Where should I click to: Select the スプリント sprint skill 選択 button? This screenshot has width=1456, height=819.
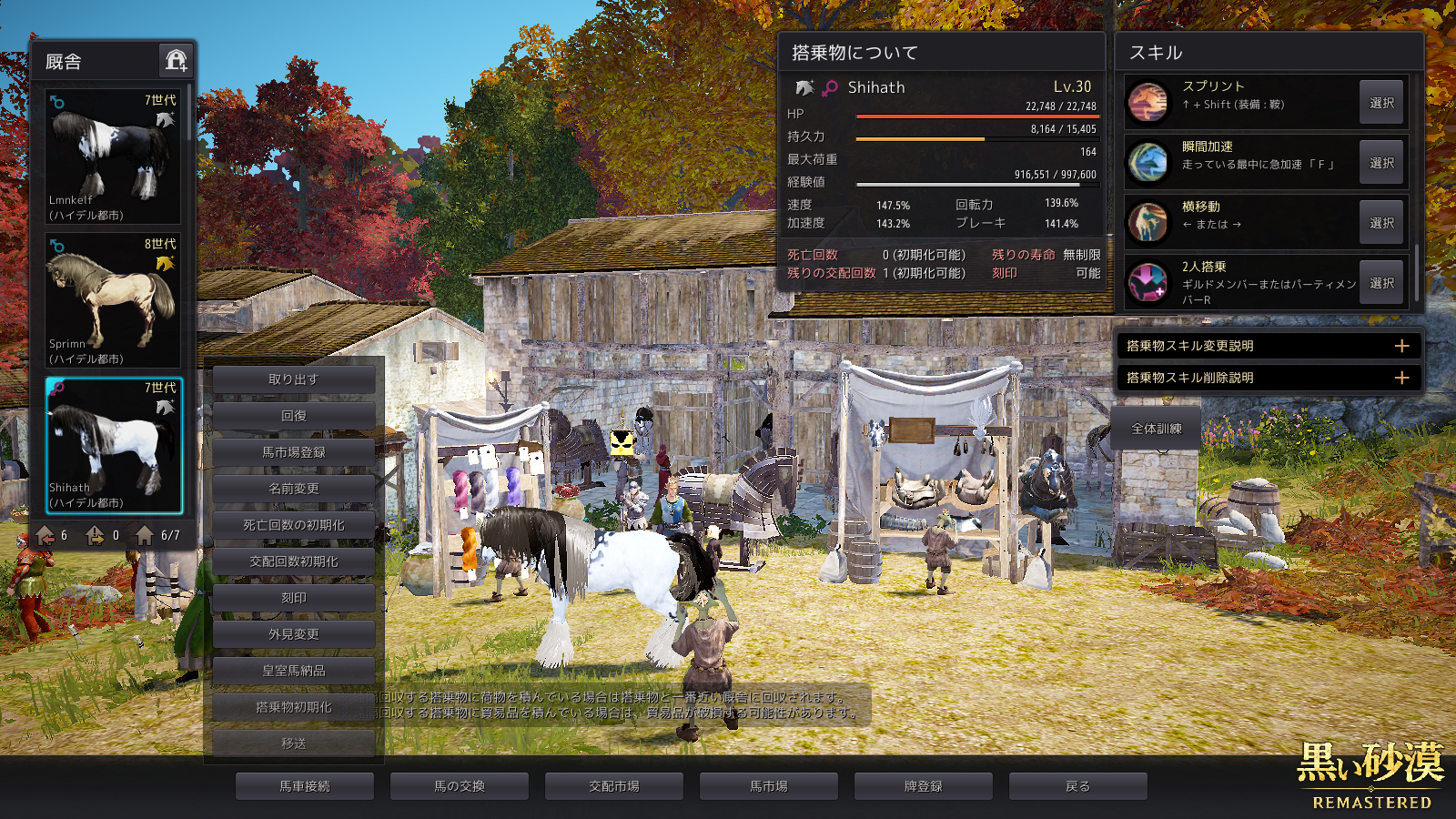point(1381,103)
